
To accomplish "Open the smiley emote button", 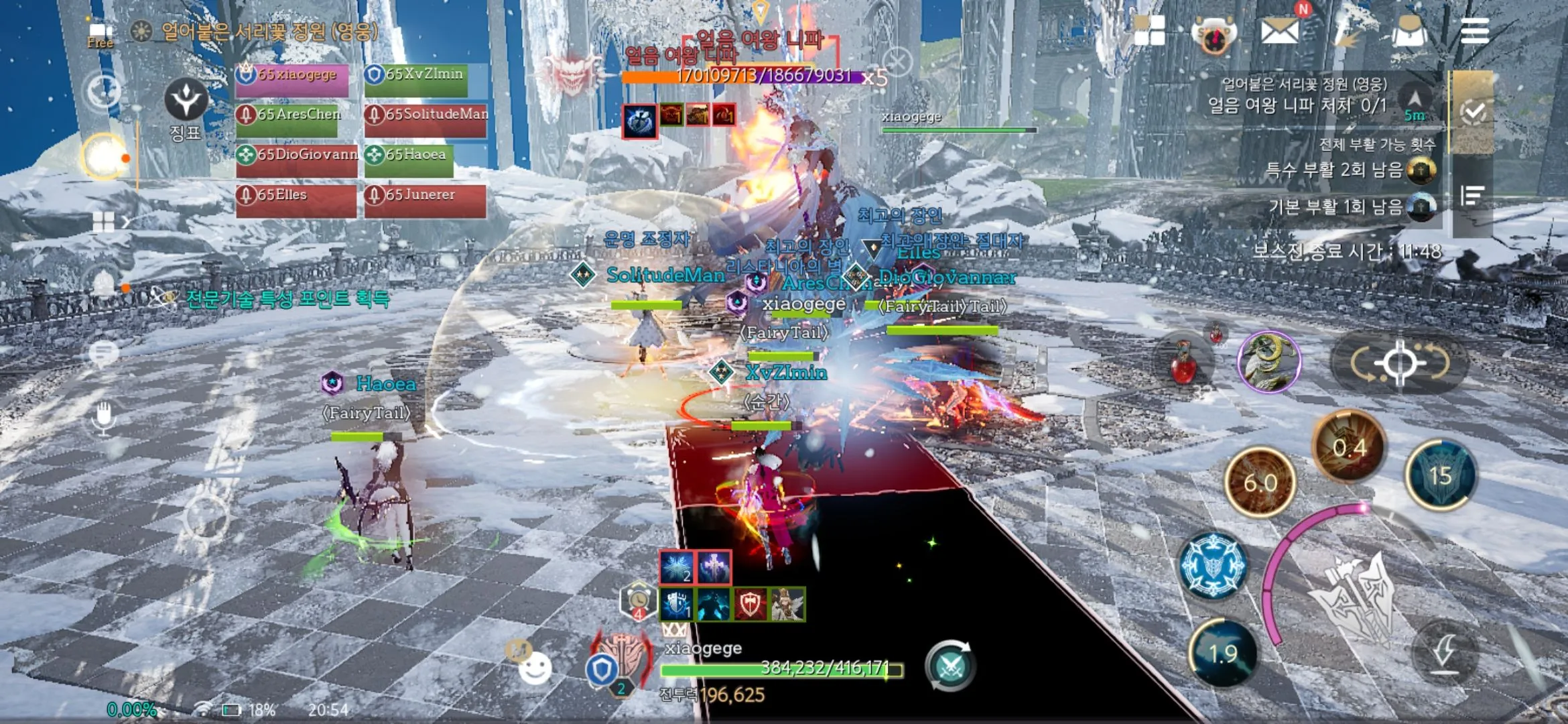I will [535, 668].
